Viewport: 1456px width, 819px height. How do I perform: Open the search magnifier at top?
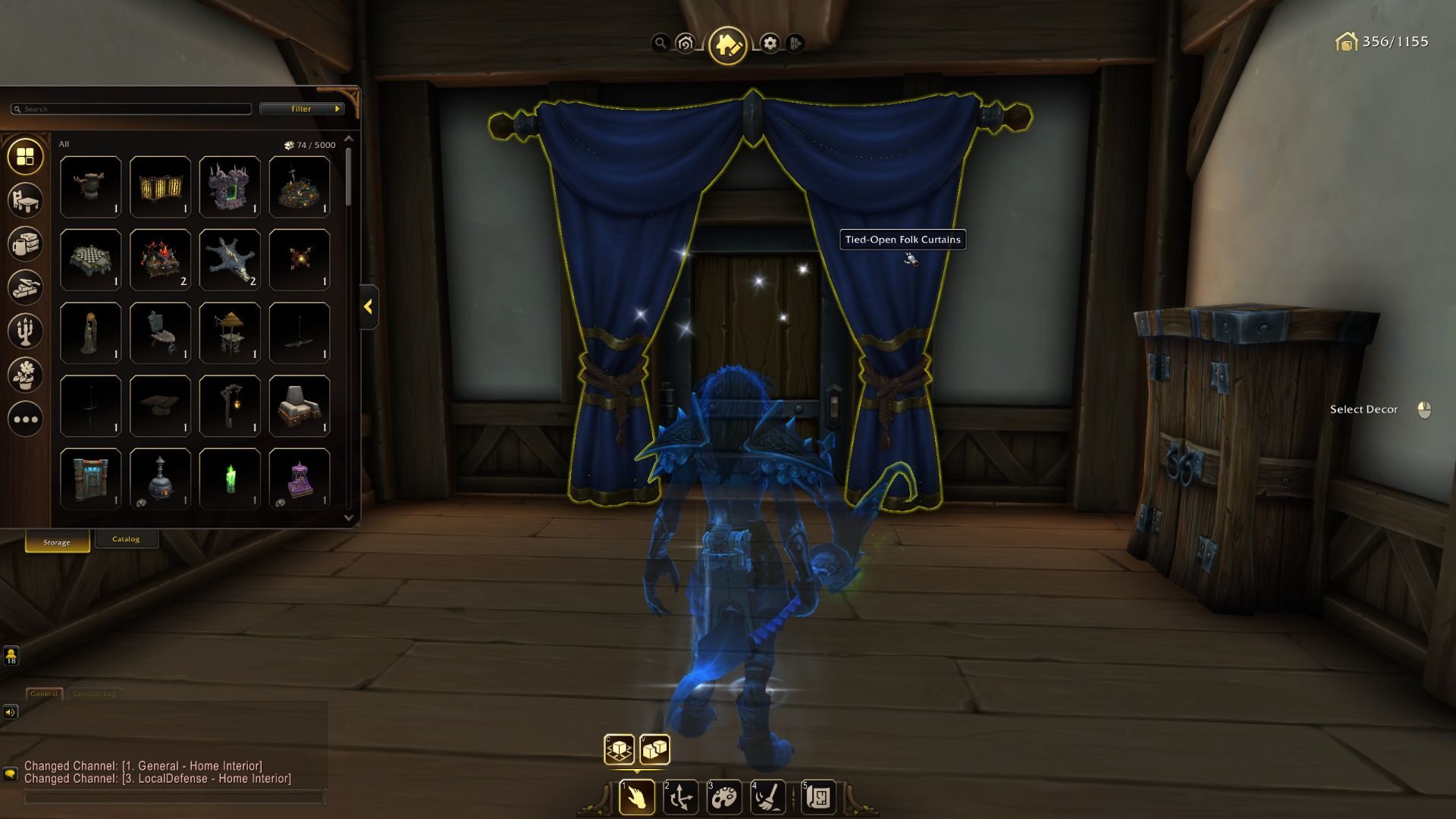click(x=661, y=43)
